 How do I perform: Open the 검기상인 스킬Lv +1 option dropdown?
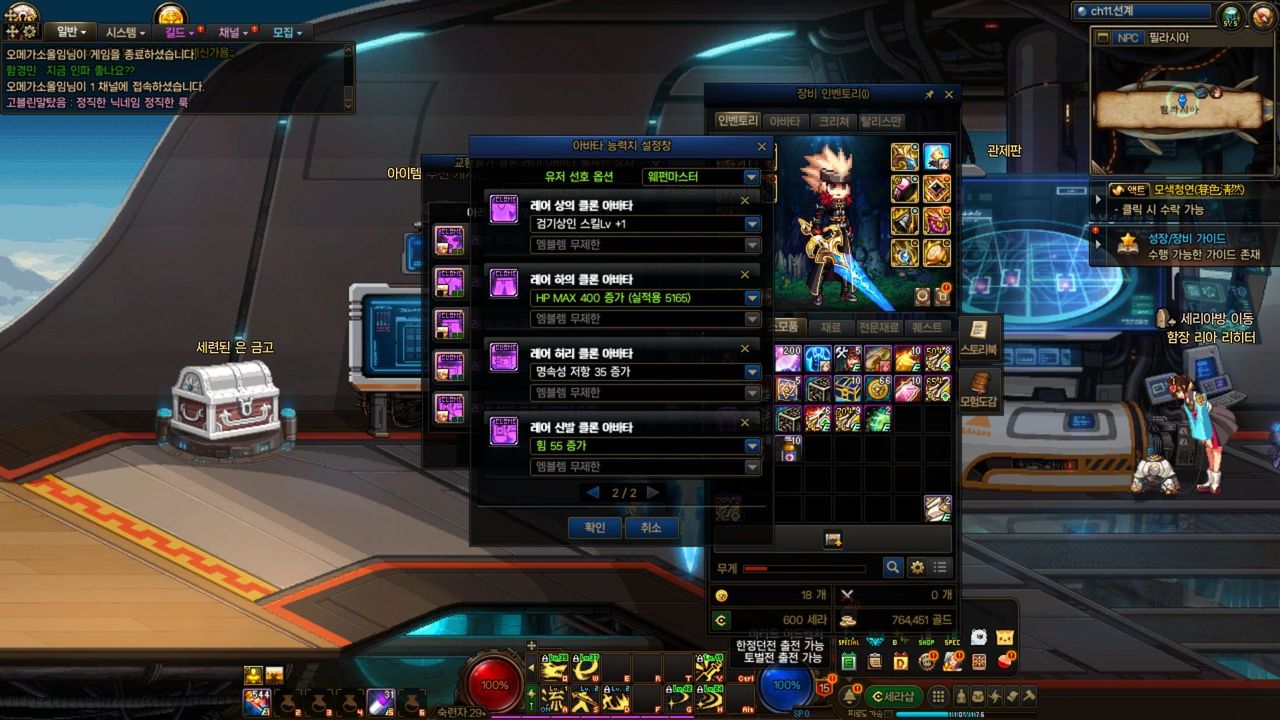(x=752, y=224)
